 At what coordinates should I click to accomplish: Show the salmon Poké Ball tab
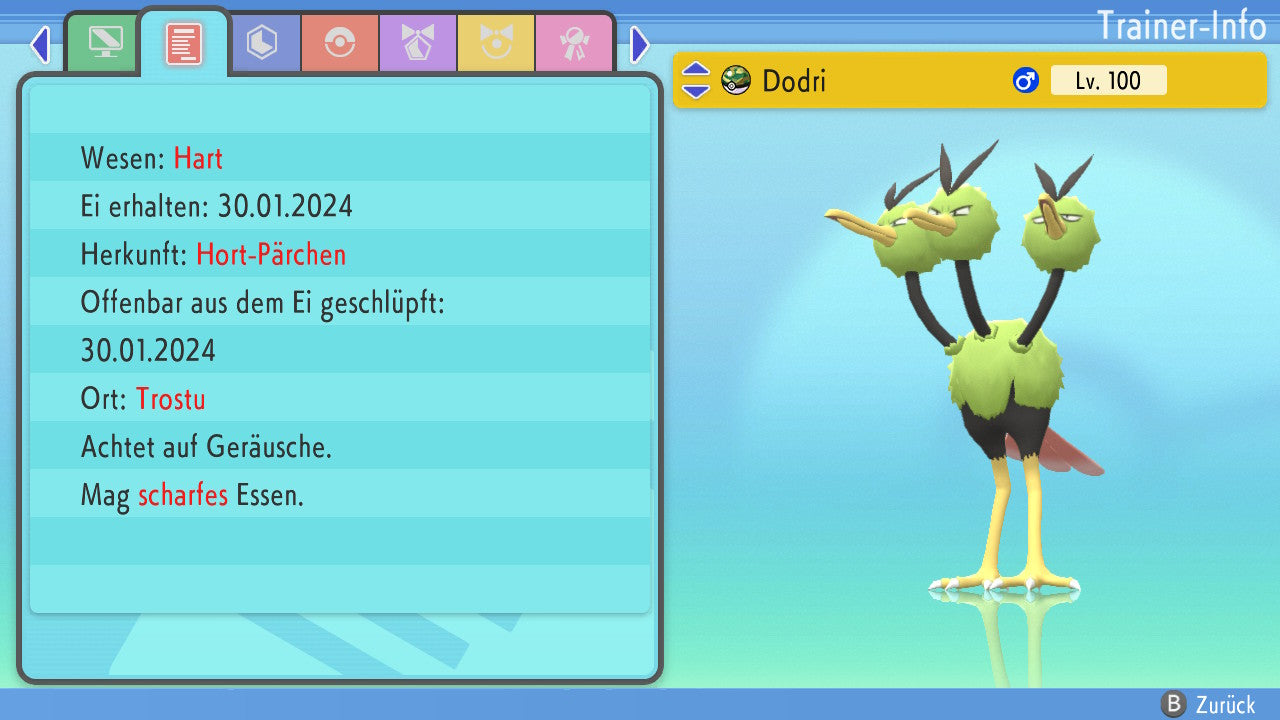pos(340,43)
